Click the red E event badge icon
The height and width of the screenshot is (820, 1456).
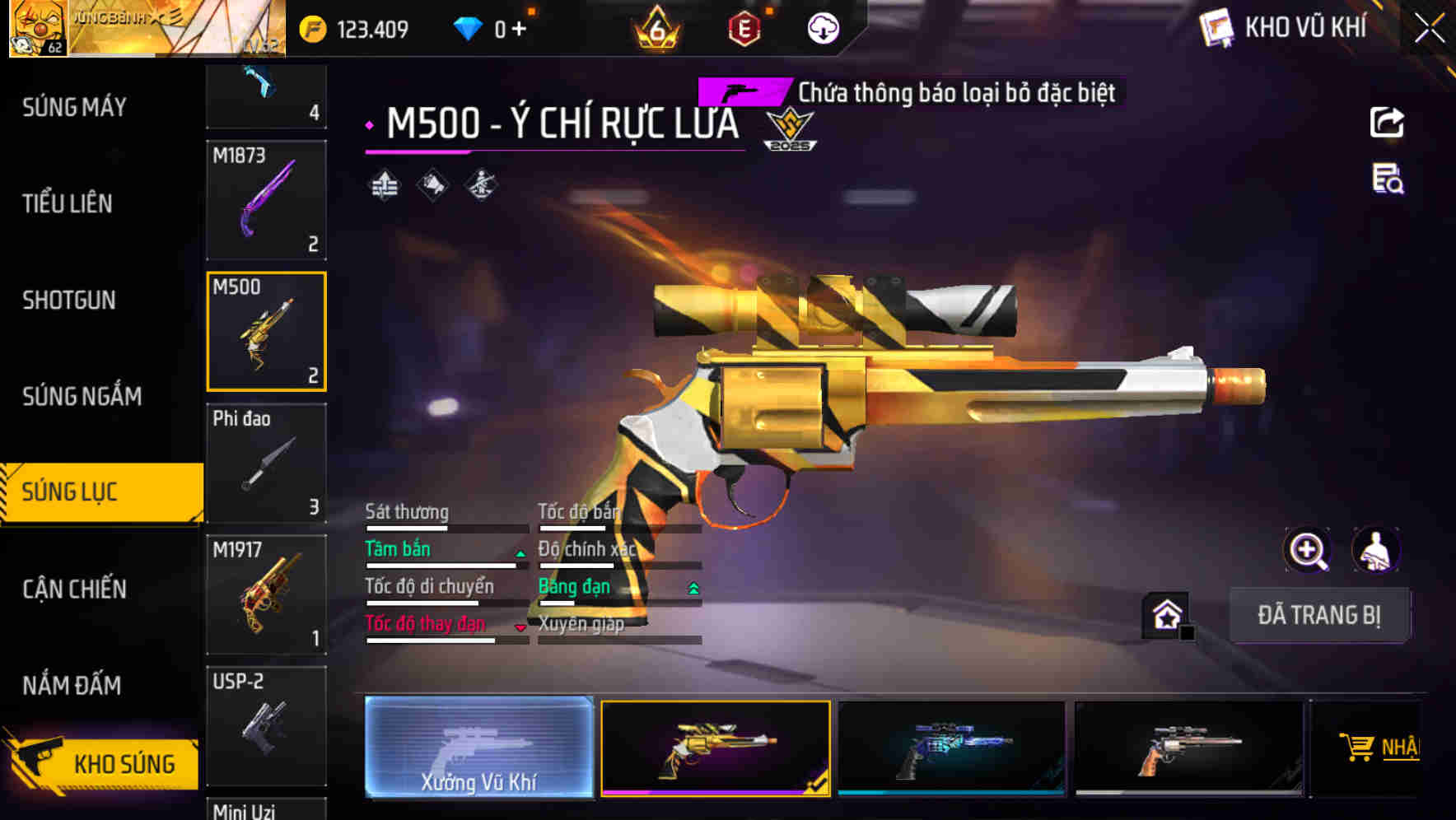743,27
